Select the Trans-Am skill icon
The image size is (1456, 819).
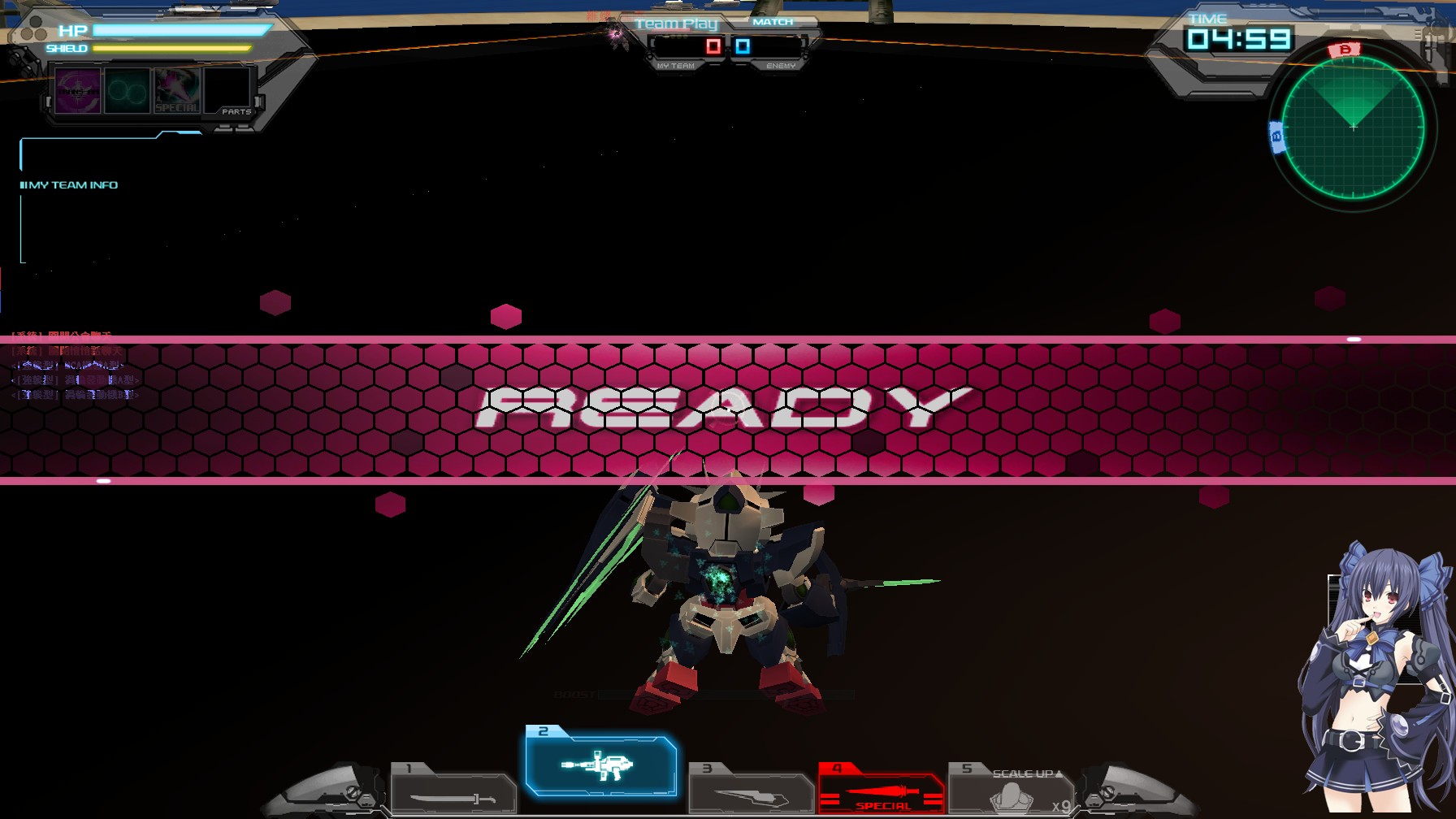tap(77, 92)
